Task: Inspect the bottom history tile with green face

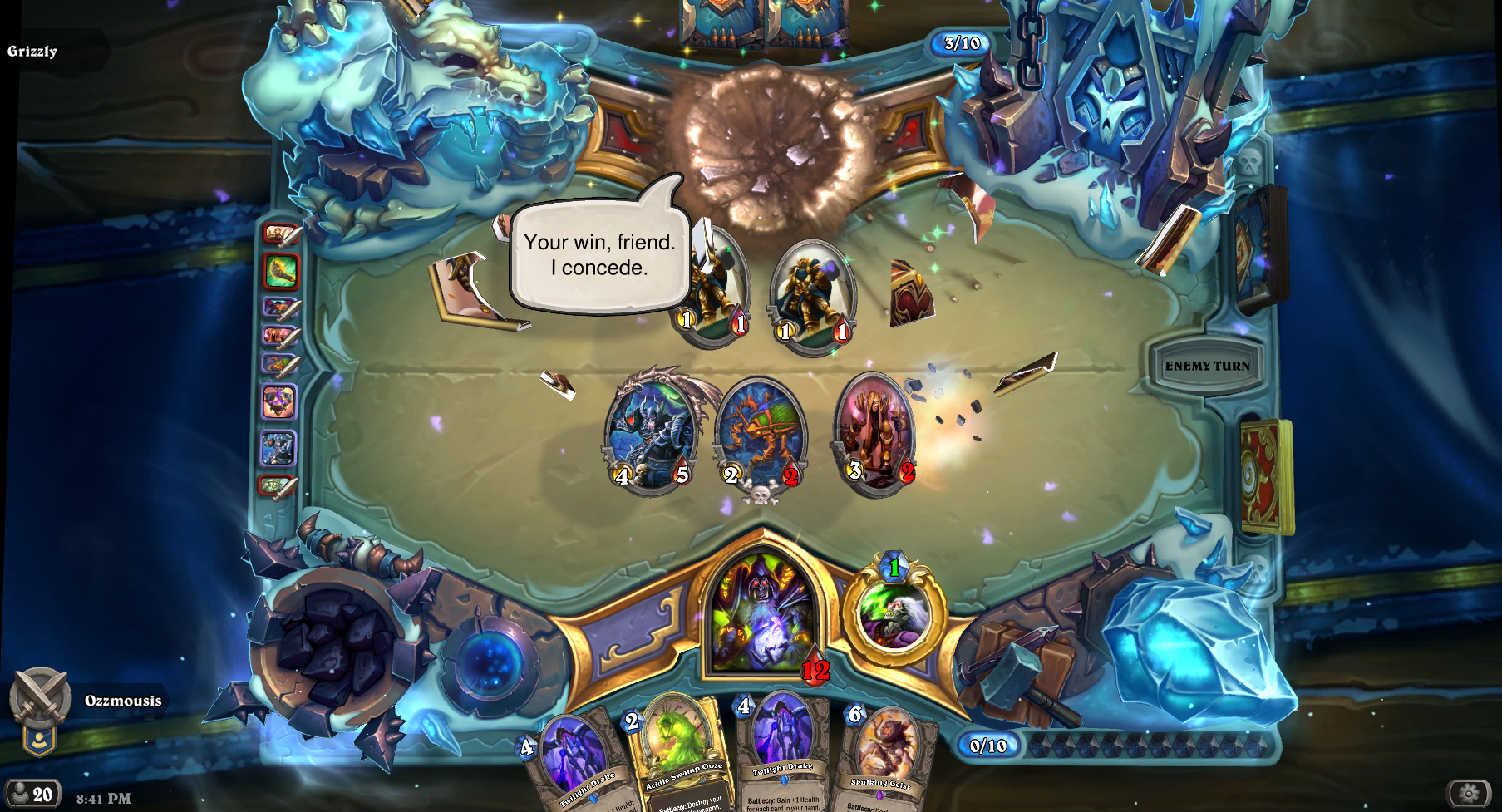Action: click(278, 485)
